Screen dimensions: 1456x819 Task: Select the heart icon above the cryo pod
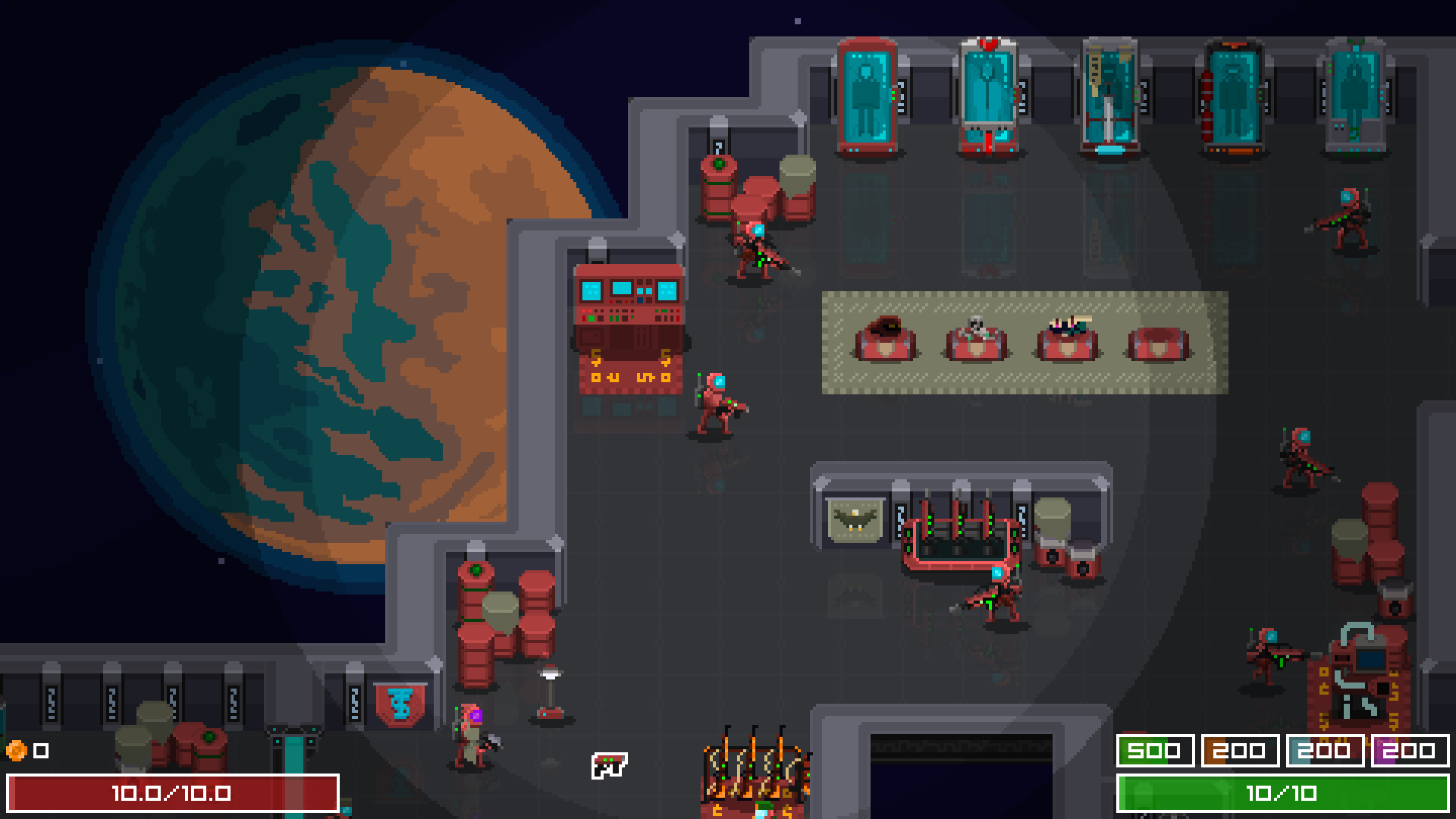click(987, 45)
